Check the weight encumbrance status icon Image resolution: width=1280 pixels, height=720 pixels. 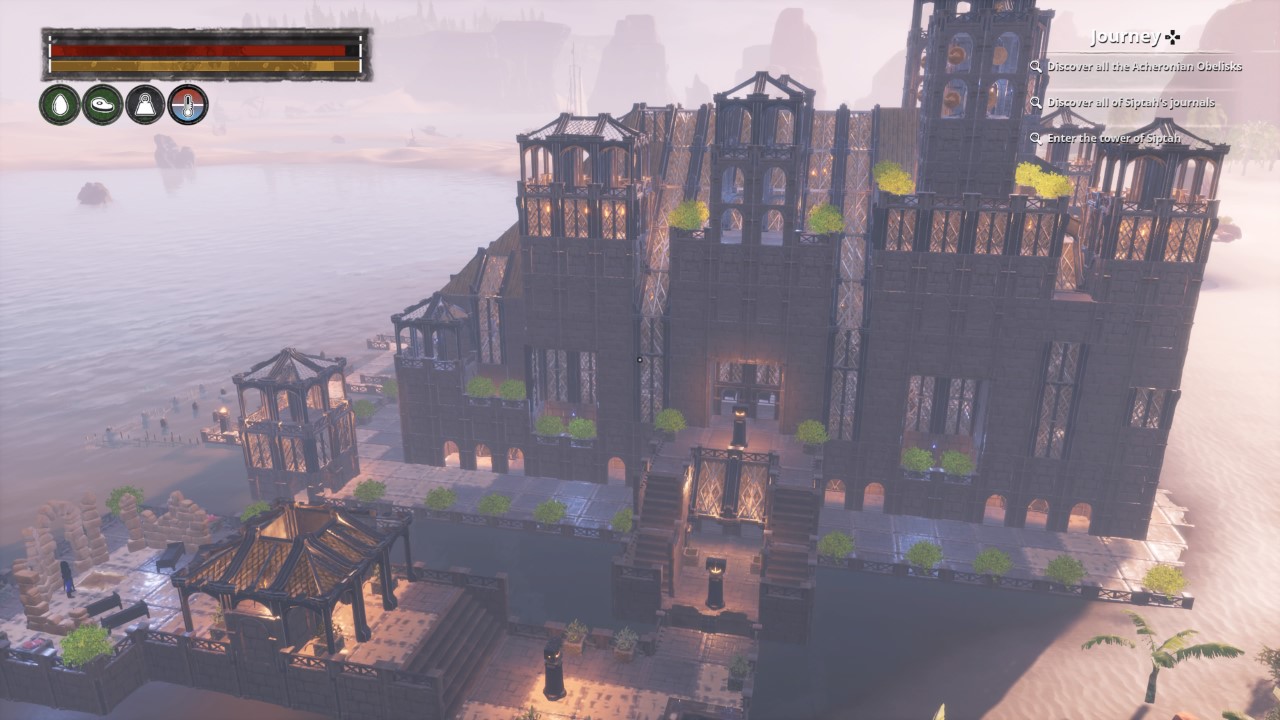point(145,104)
